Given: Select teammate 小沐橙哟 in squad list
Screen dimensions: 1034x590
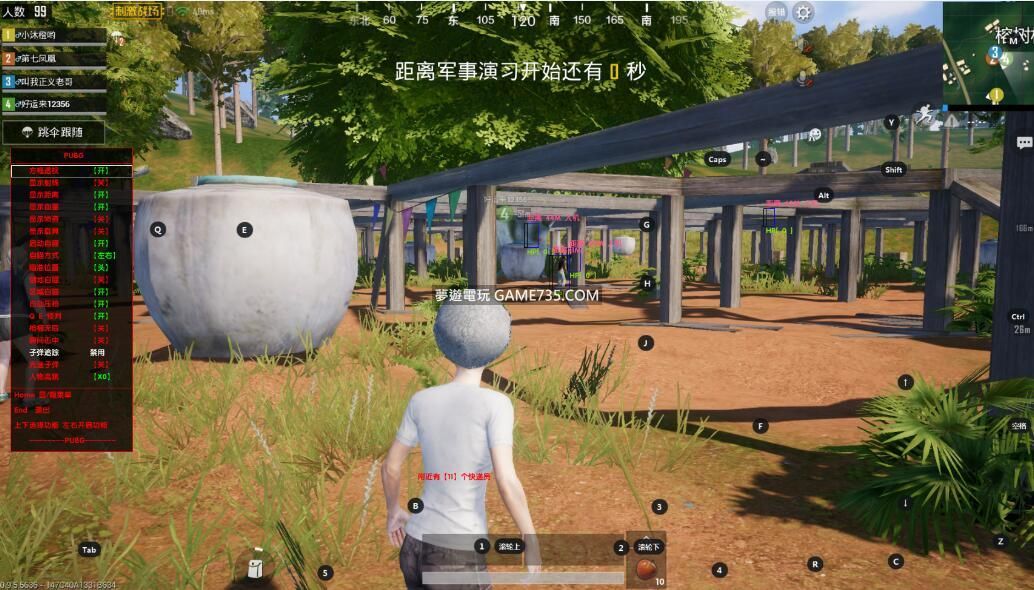Looking at the screenshot, I should click(x=55, y=35).
